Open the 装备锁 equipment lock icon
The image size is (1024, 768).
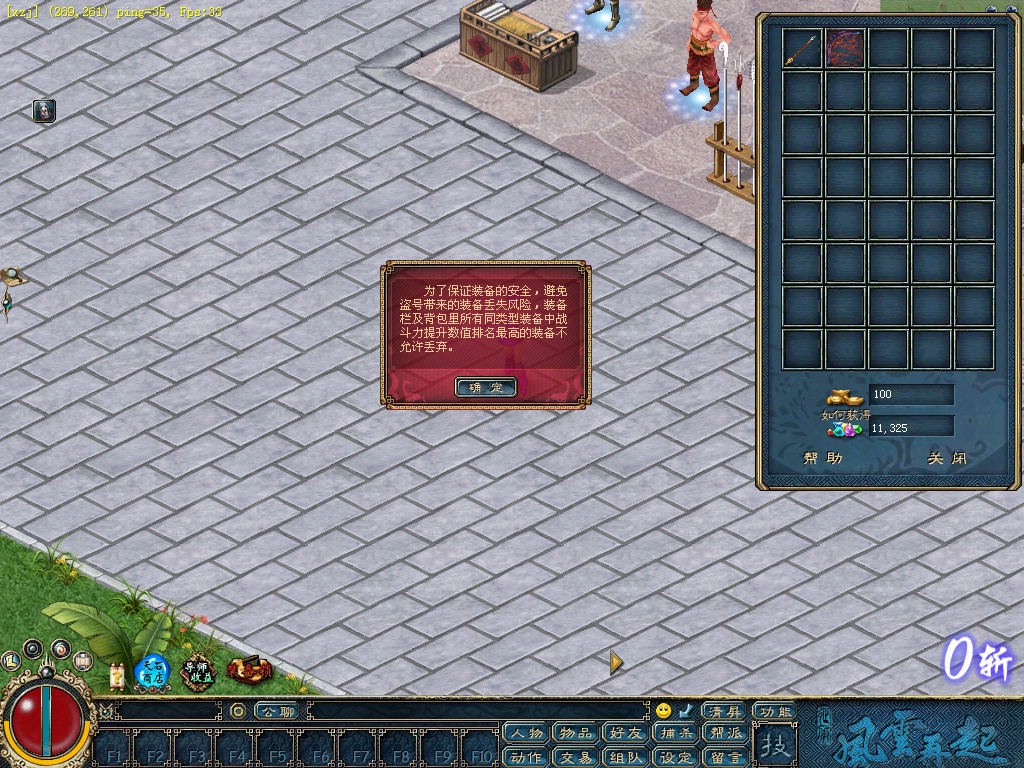(247, 670)
